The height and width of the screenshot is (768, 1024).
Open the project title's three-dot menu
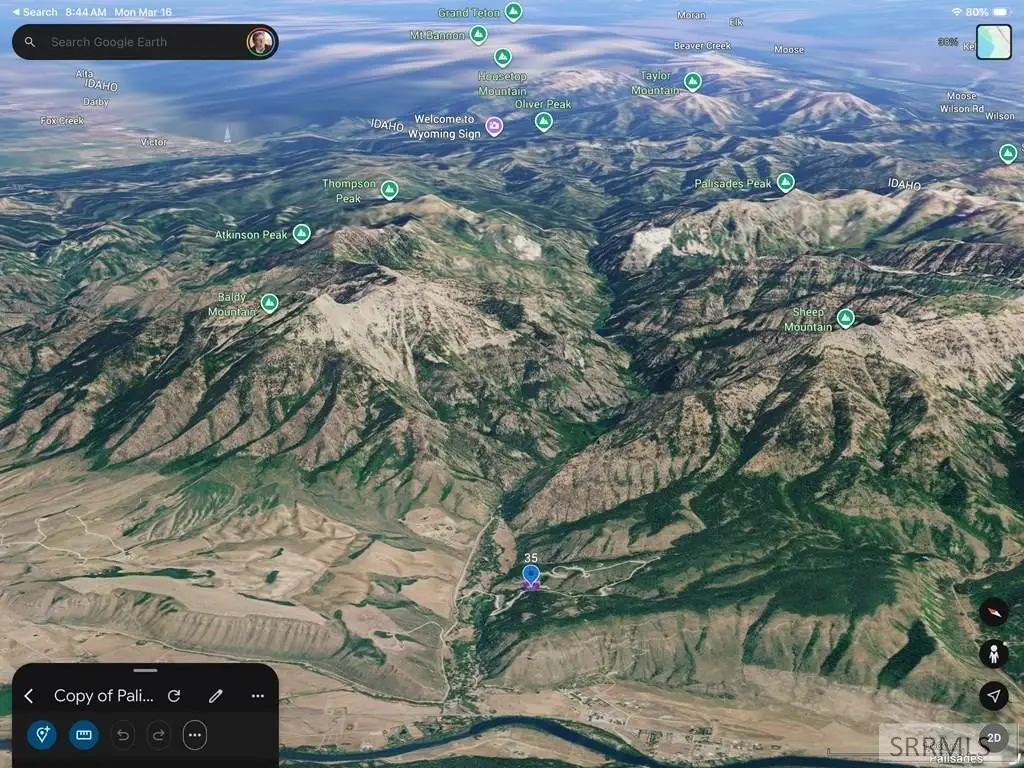[x=257, y=696]
